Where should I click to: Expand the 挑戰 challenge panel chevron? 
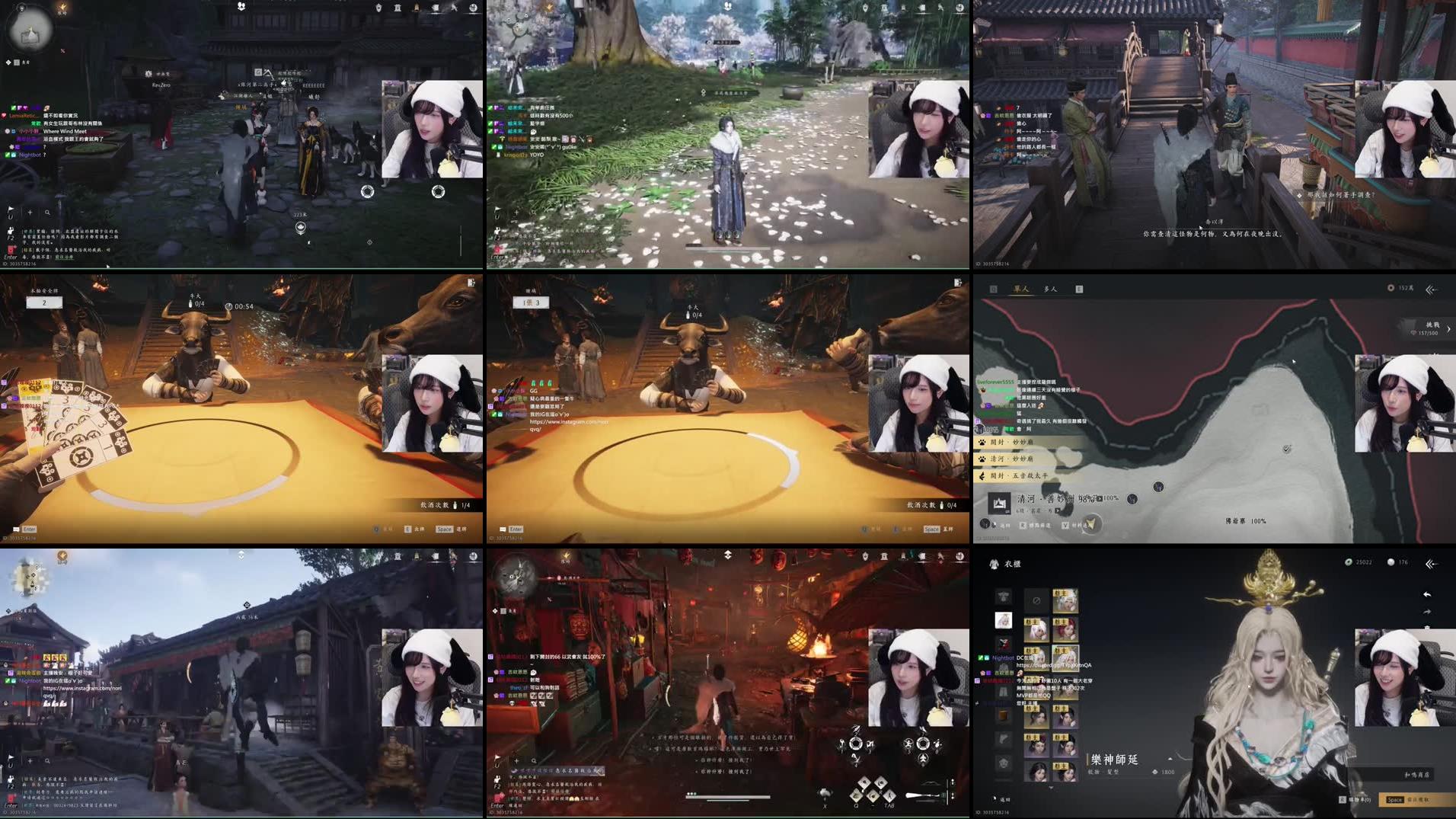tap(1448, 328)
